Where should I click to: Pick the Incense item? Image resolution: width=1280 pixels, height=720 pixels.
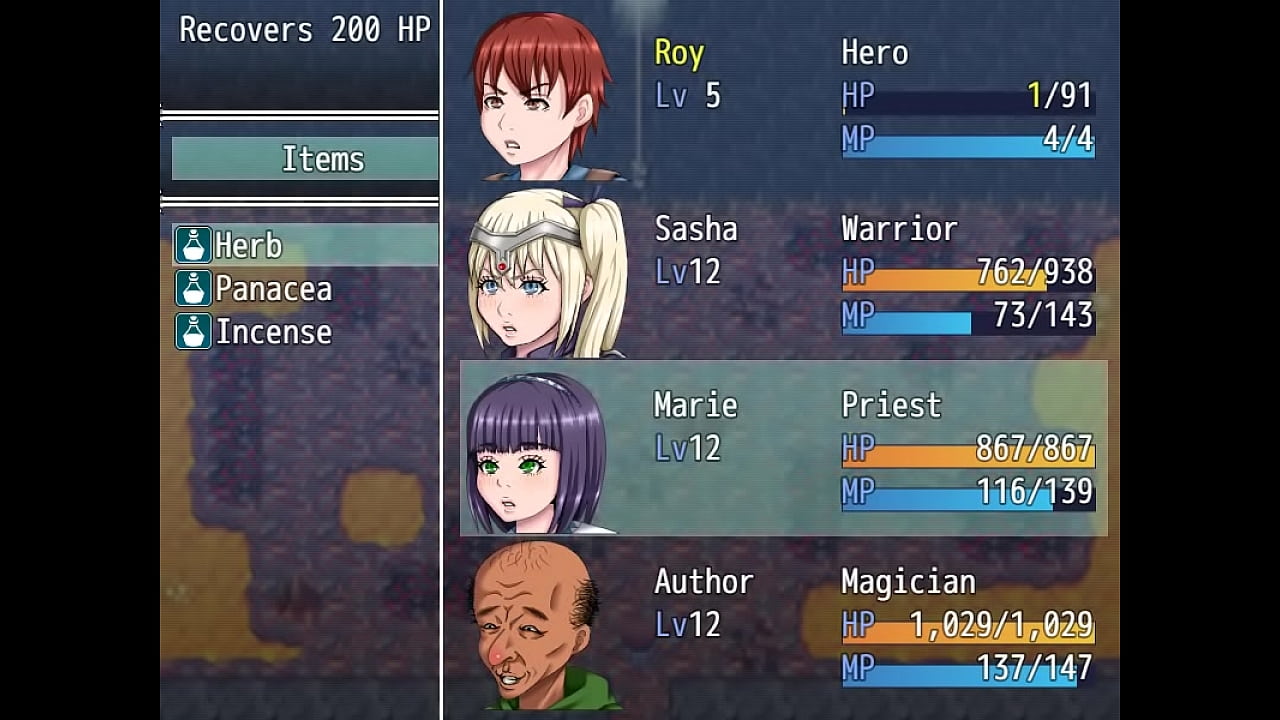[272, 332]
